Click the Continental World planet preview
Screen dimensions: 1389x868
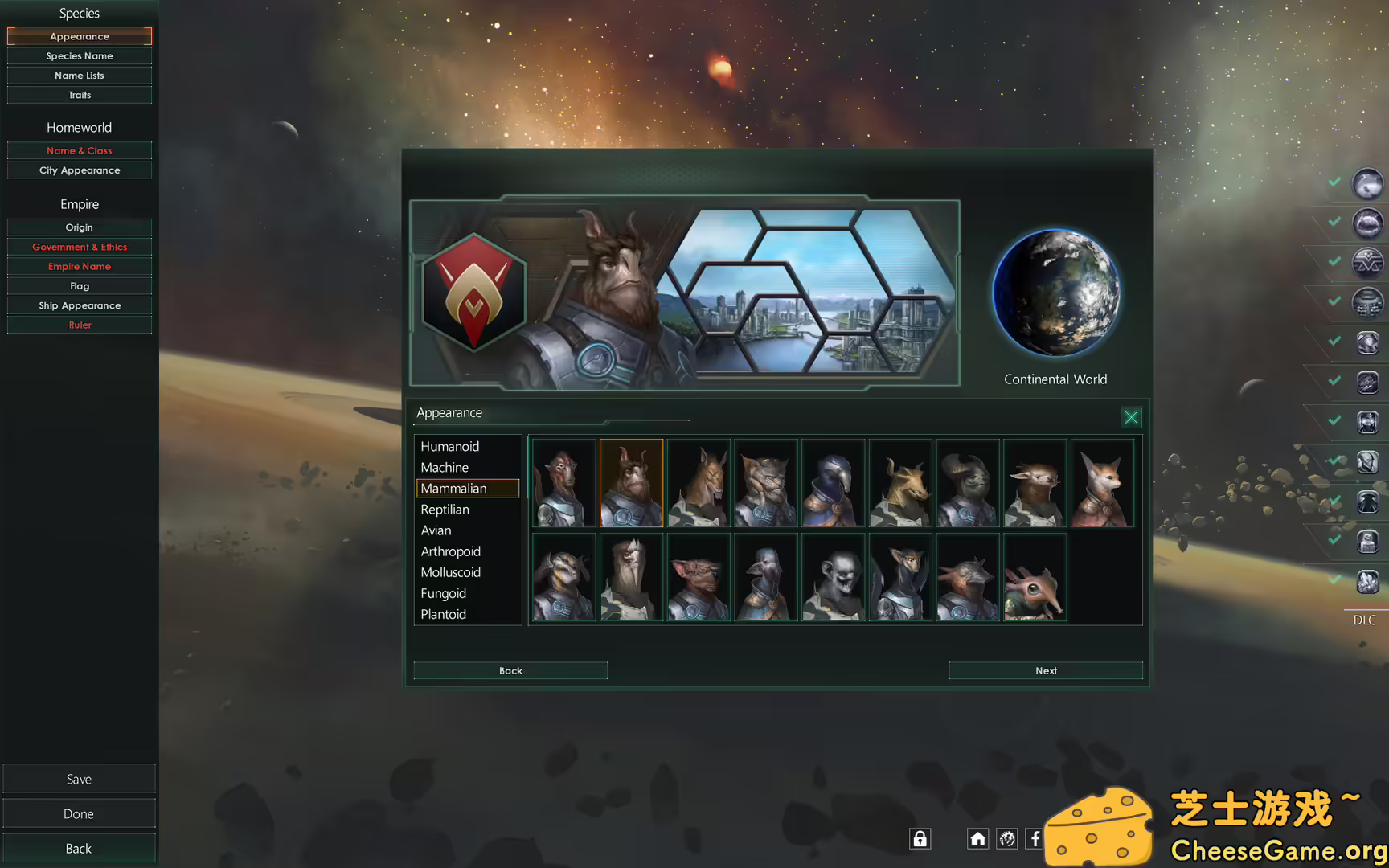1056,292
